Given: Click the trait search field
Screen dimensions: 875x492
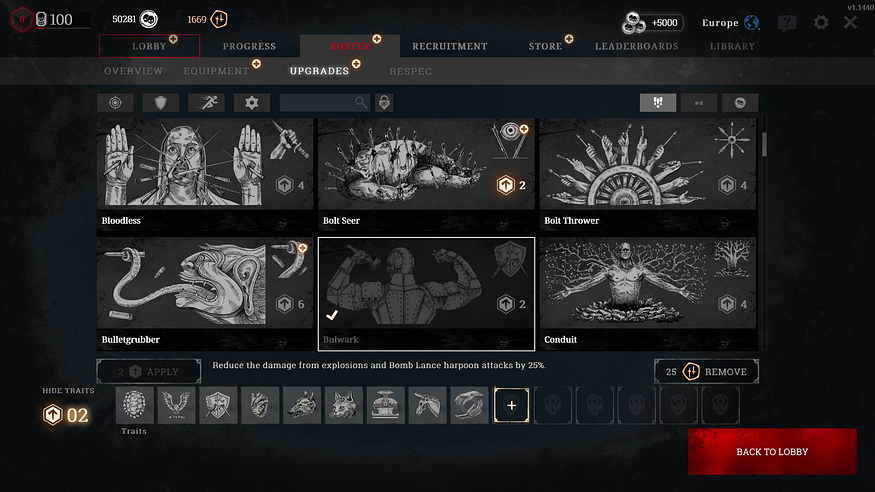Looking at the screenshot, I should (318, 102).
